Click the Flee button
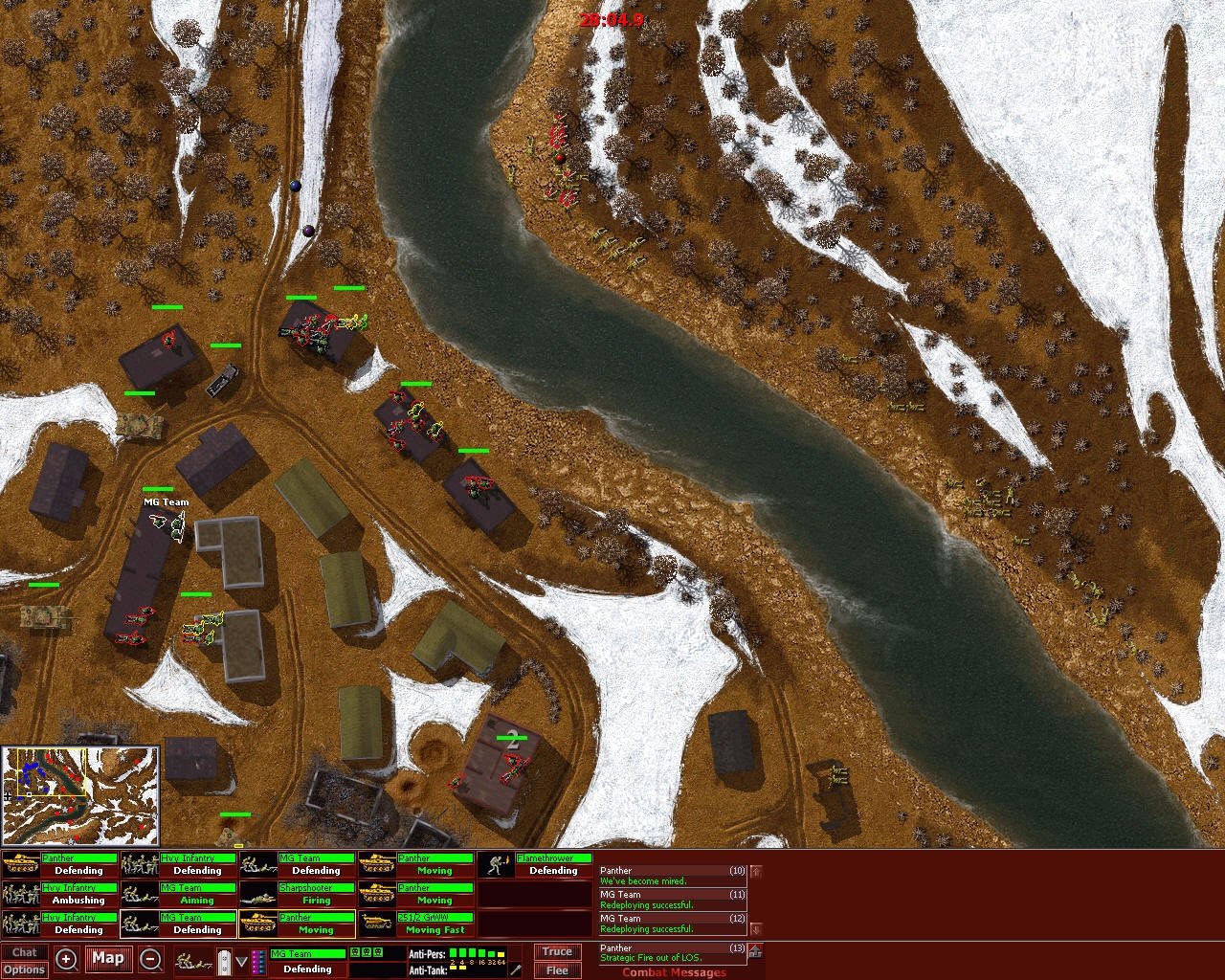Viewport: 1225px width, 980px height. [x=556, y=970]
